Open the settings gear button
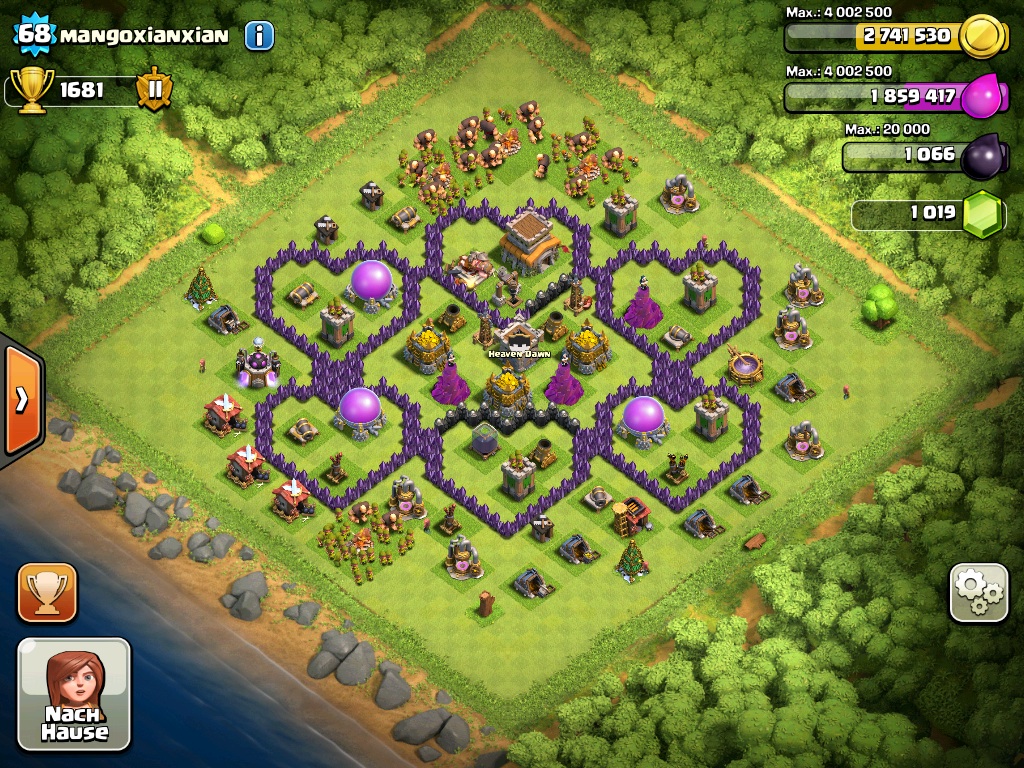 (x=978, y=593)
